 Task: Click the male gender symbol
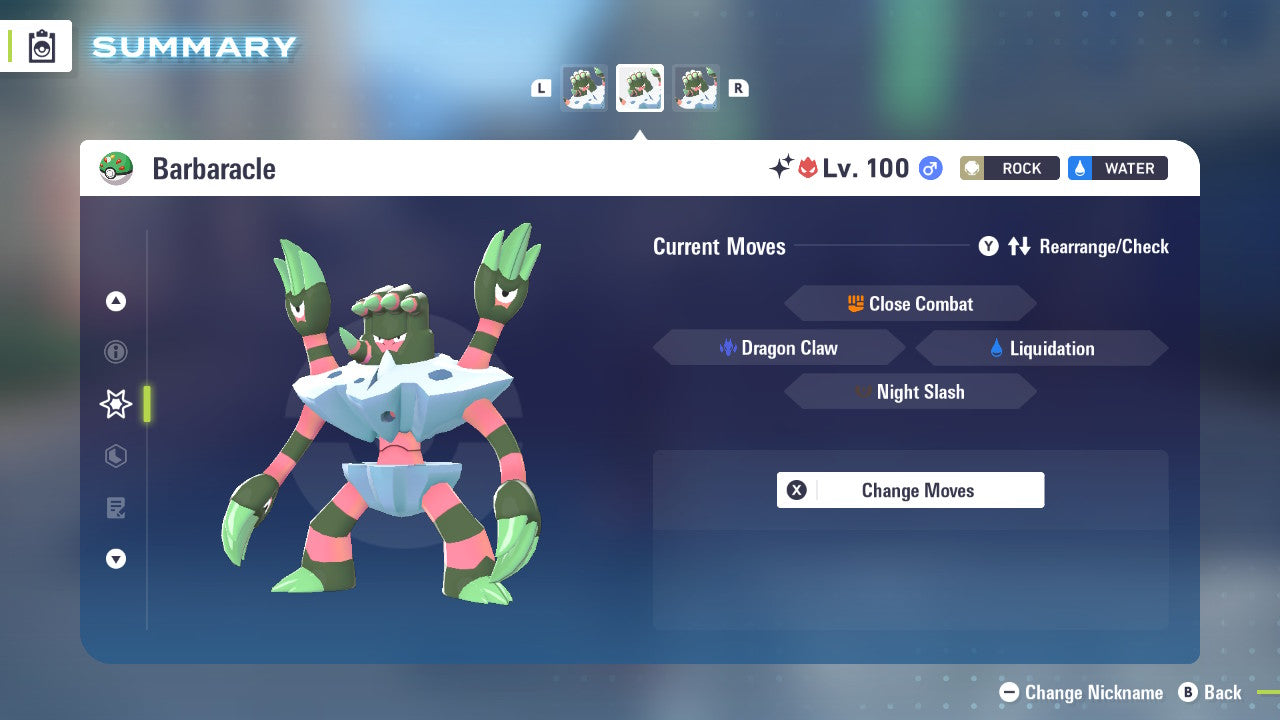(929, 168)
